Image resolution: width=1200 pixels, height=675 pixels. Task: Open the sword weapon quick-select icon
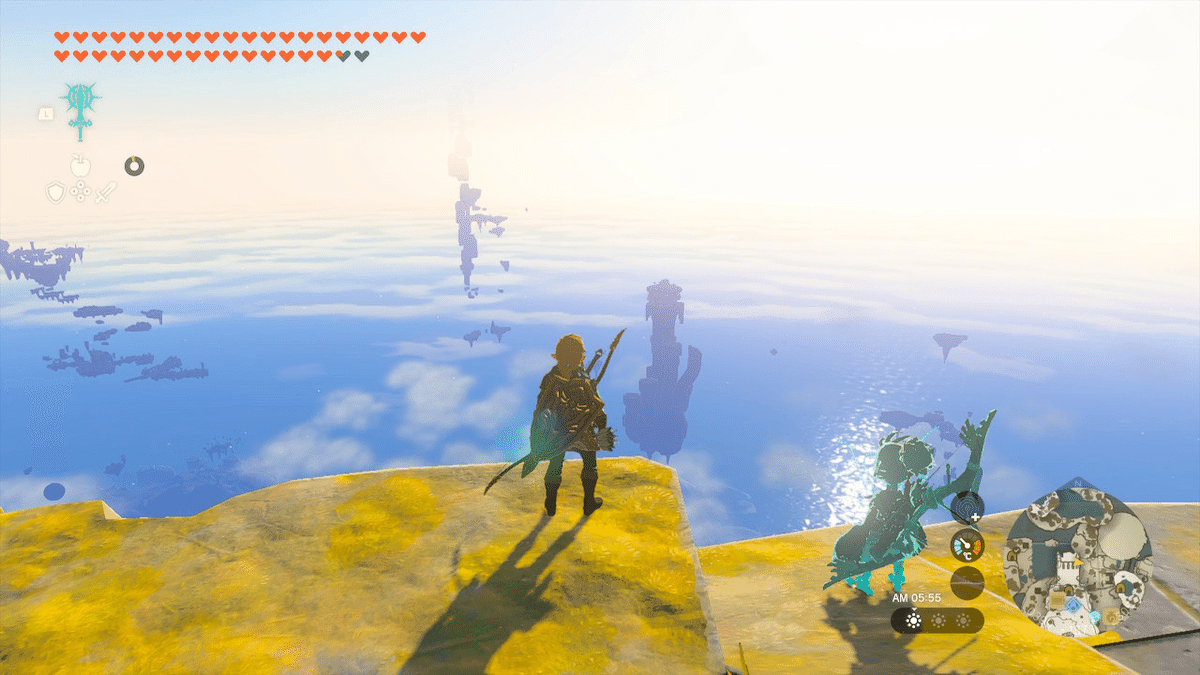105,192
